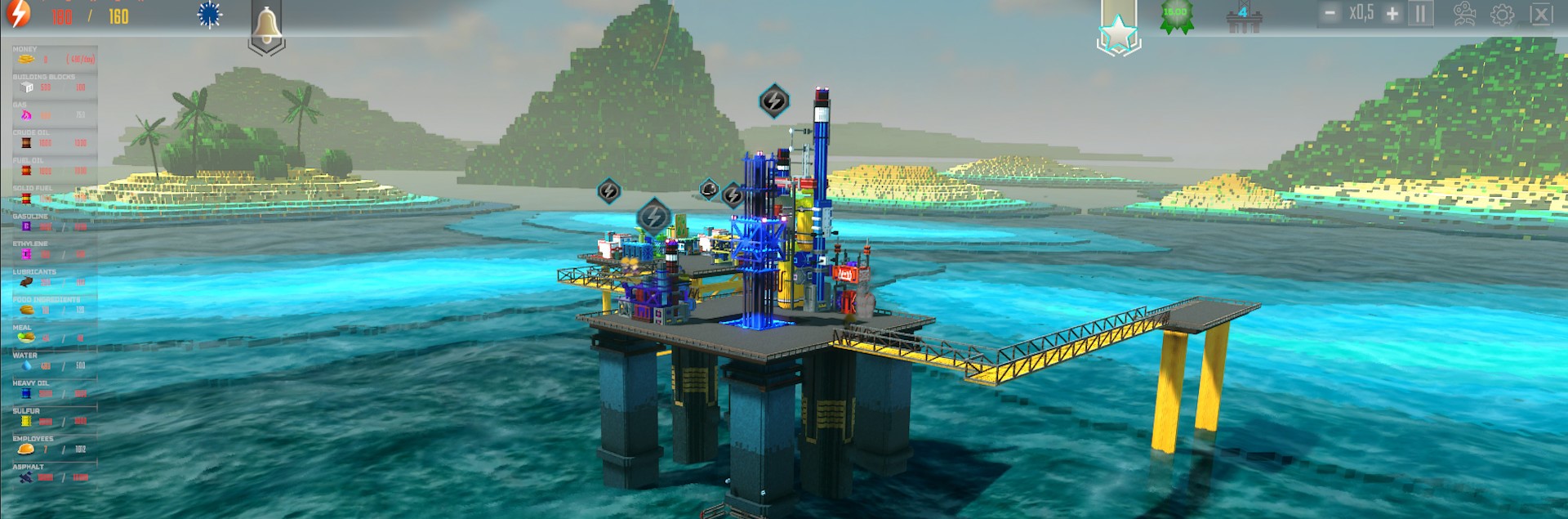Viewport: 1568px width, 519px height.
Task: Select the Sulfur resource row
Action: coord(54,418)
